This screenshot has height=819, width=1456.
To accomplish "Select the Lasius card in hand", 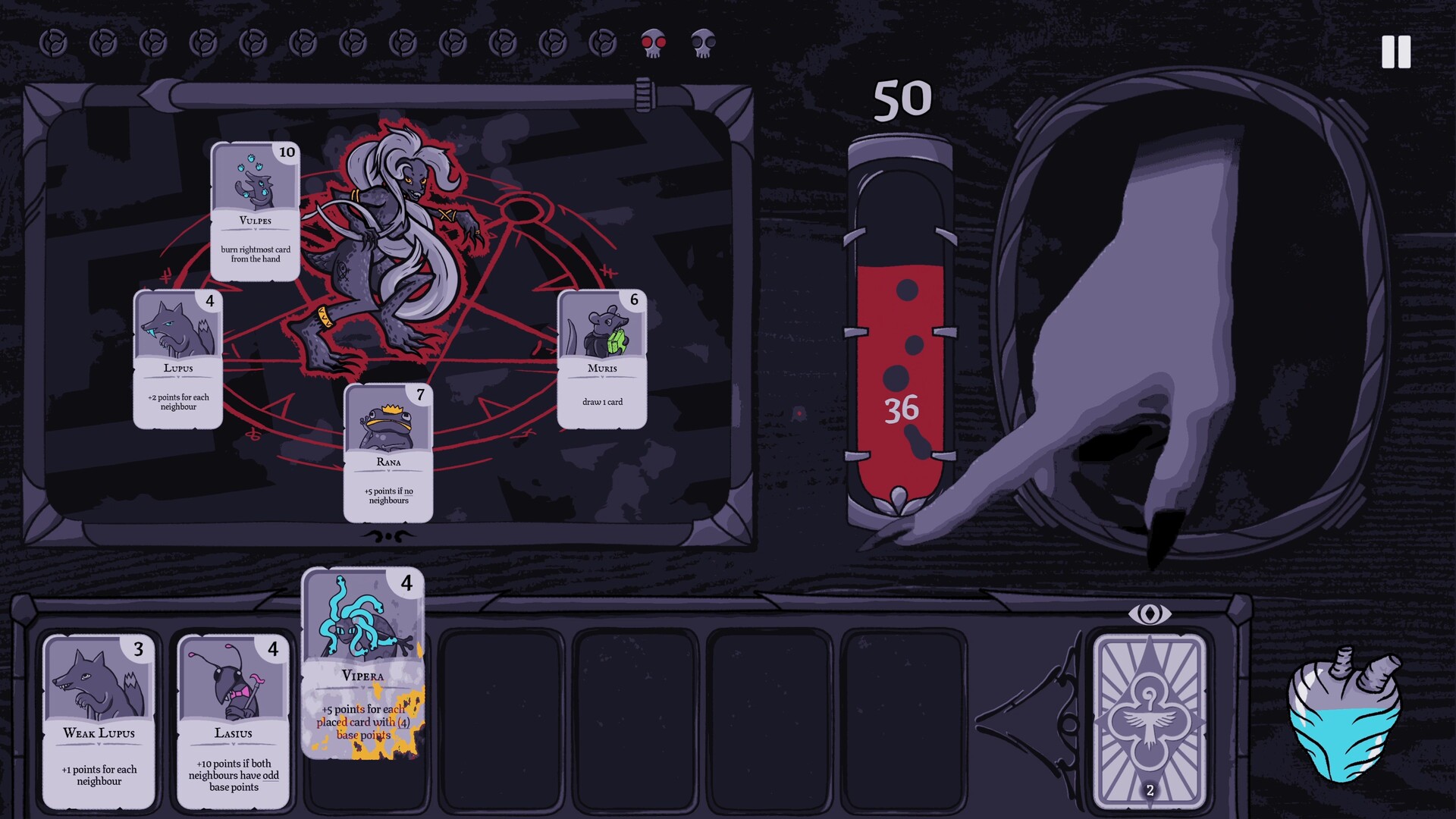I will coord(232,720).
